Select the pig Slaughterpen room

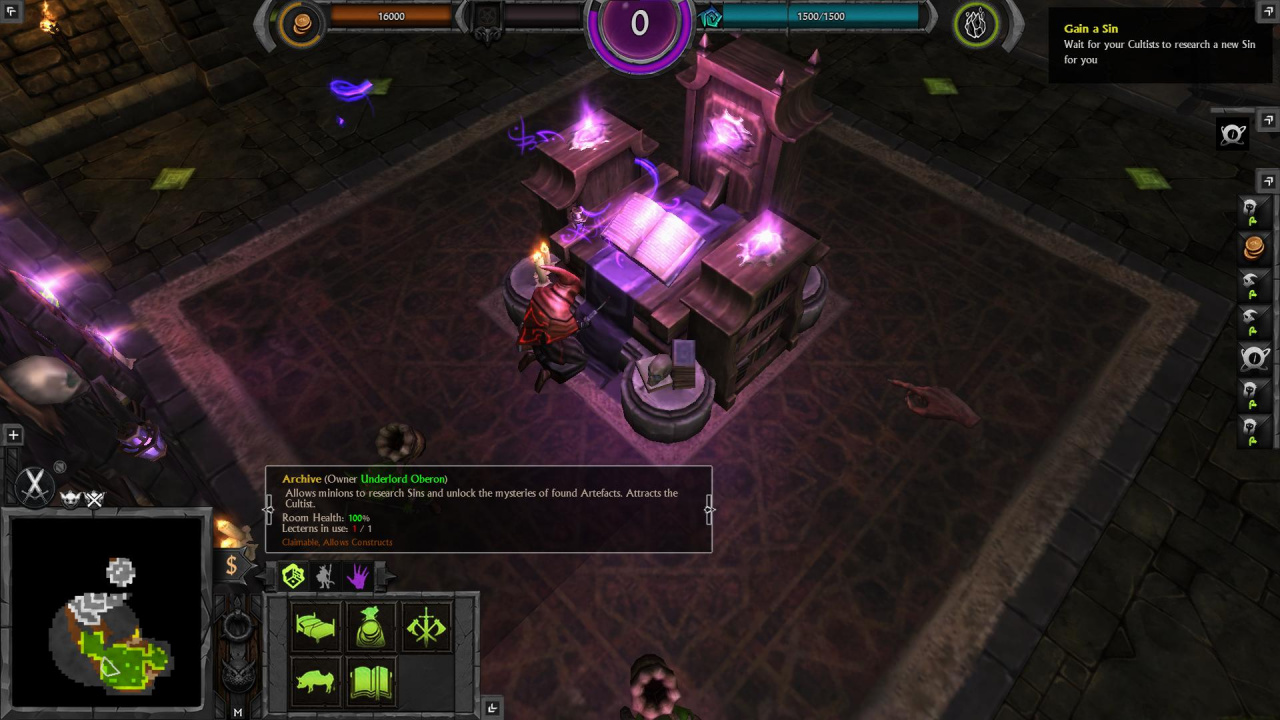coord(315,682)
